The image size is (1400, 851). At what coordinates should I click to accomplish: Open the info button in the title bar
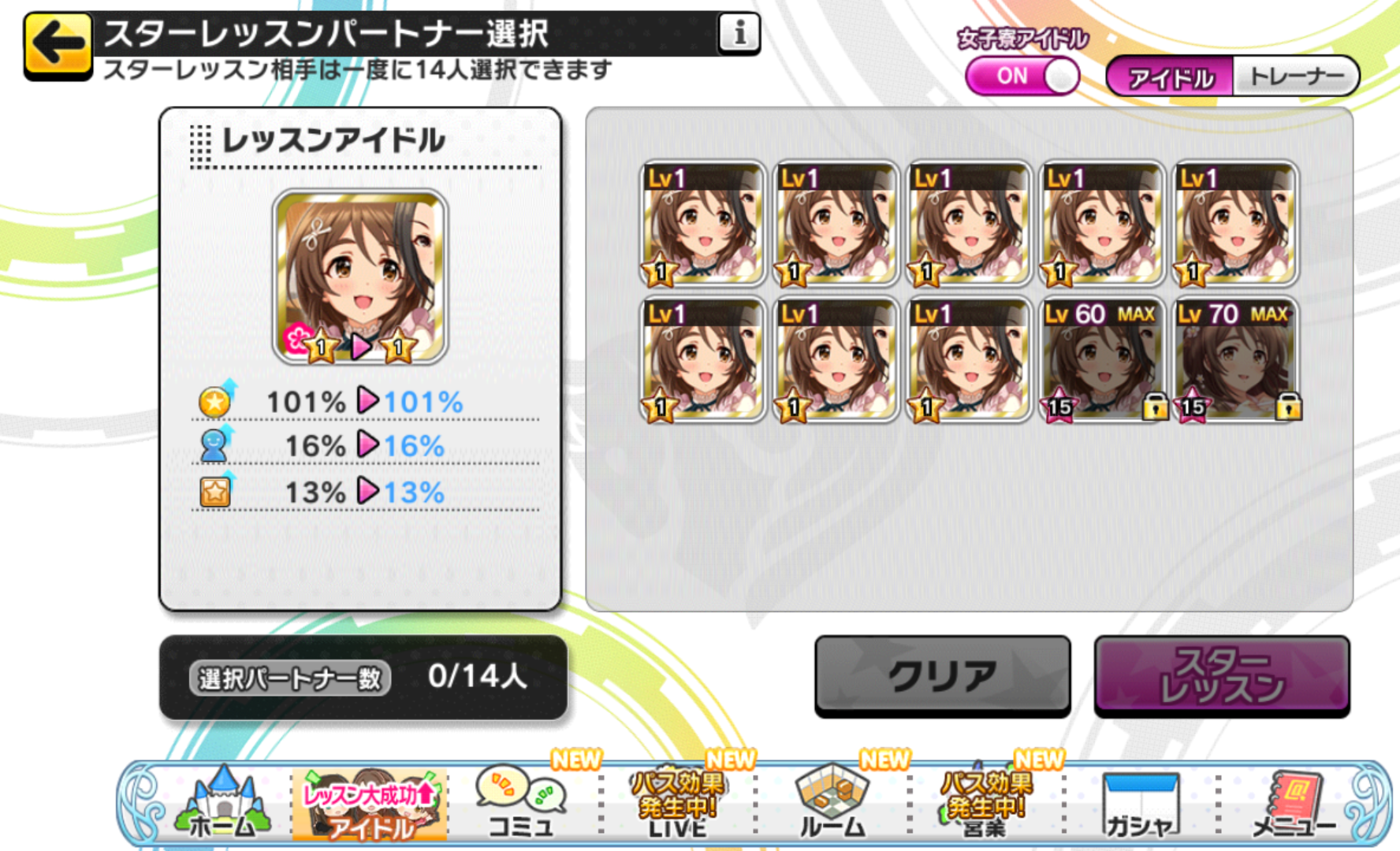pyautogui.click(x=739, y=33)
